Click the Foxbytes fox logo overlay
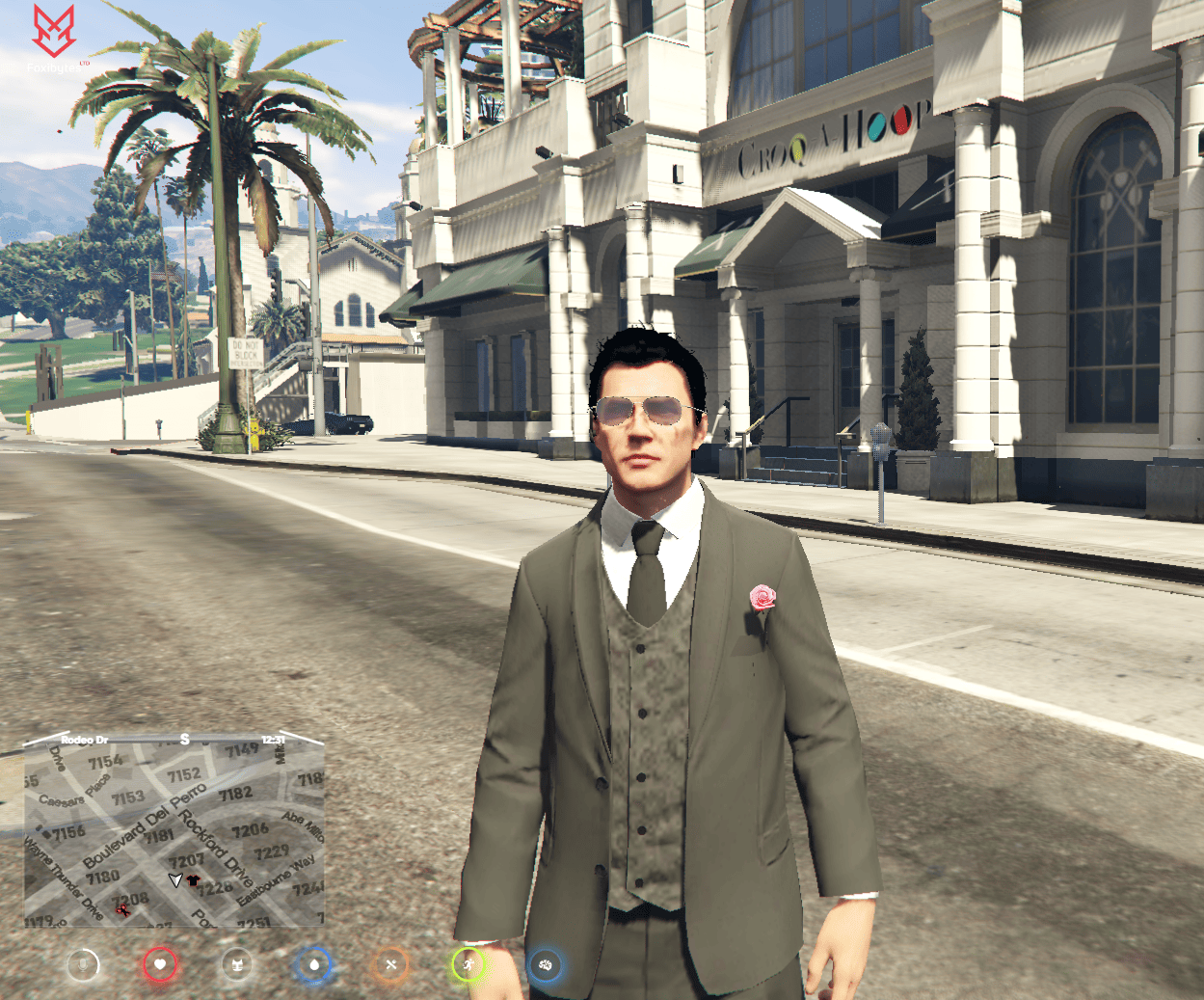Screen dimensions: 1204x1000 click(x=54, y=32)
